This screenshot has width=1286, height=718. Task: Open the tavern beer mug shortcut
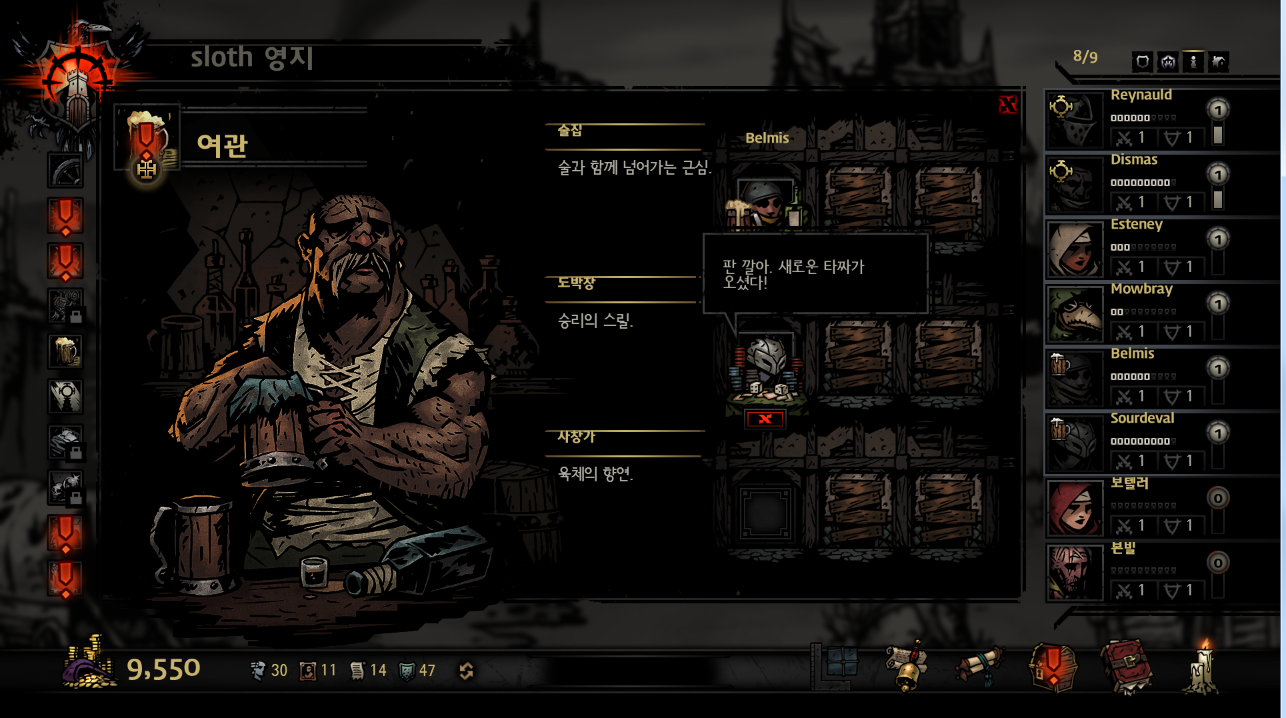click(66, 351)
